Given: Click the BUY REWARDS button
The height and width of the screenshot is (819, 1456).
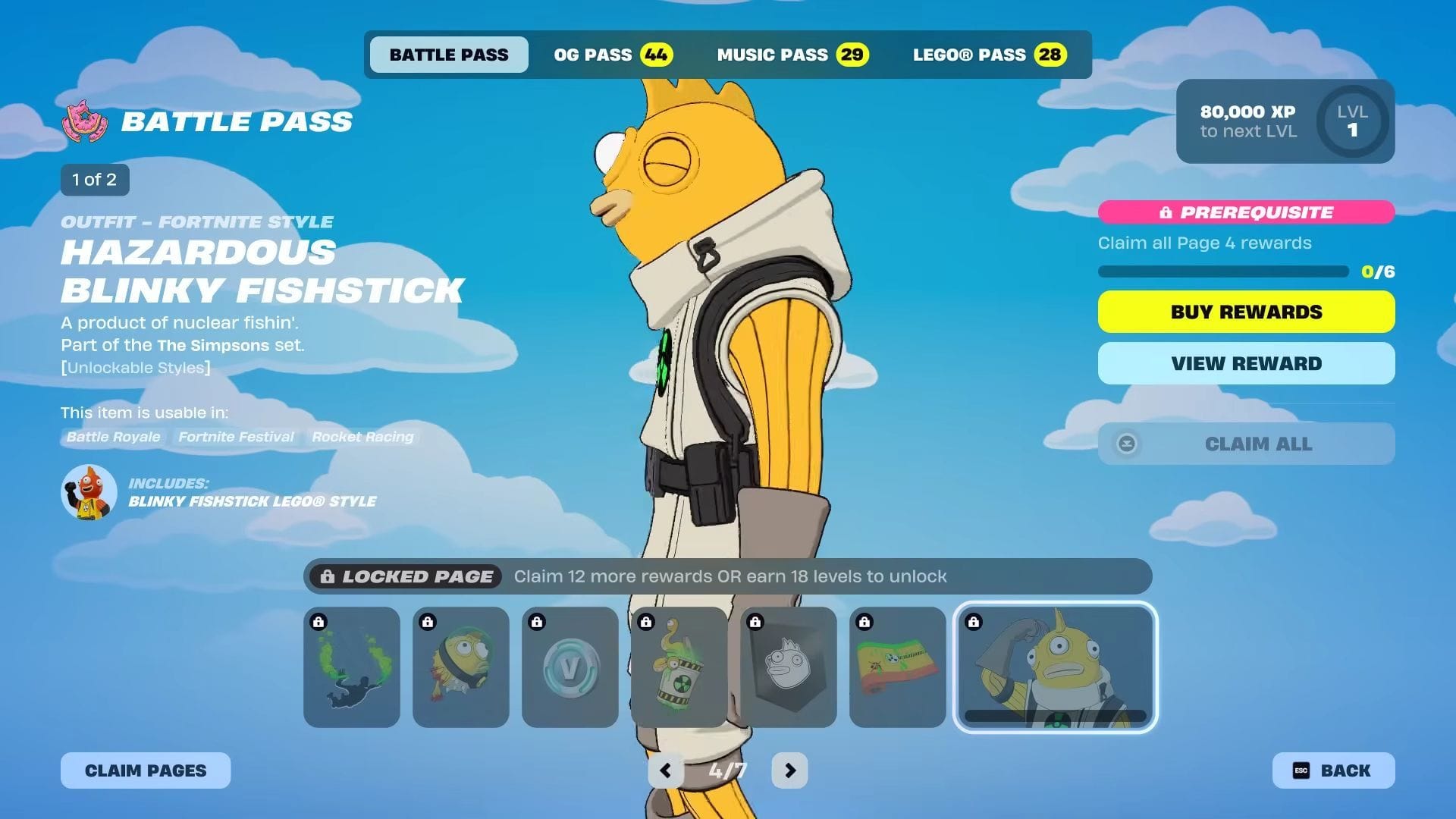Looking at the screenshot, I should click(x=1246, y=311).
